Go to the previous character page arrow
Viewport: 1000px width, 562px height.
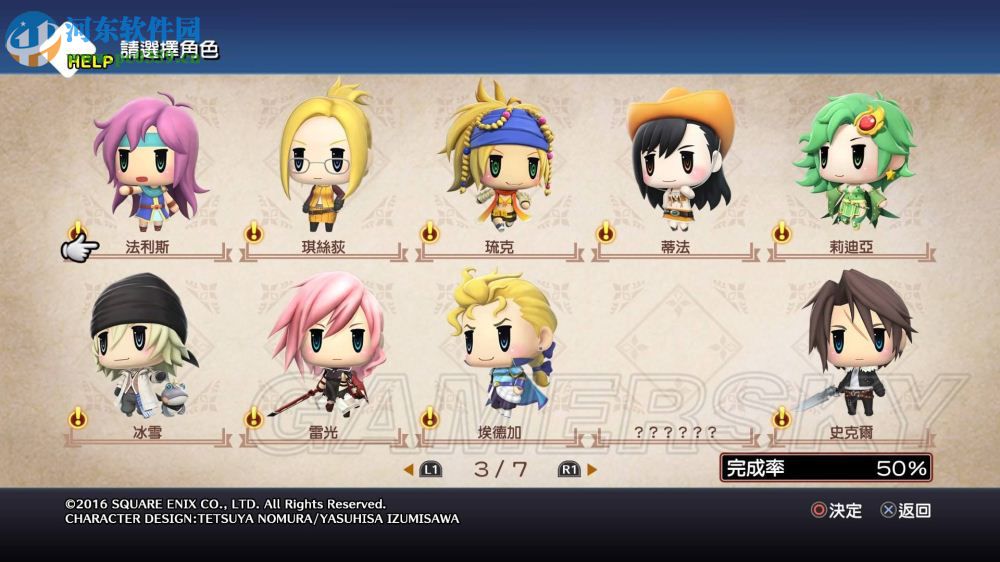409,469
